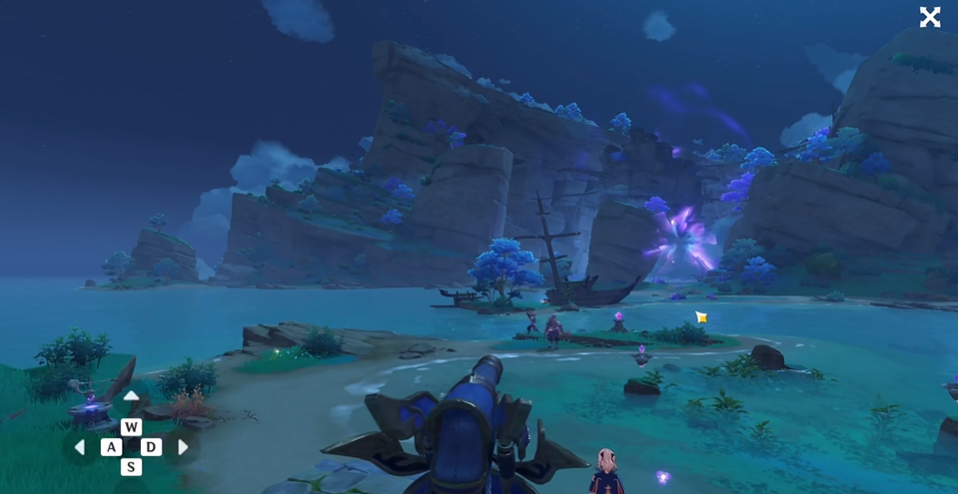
Task: Rotate view with the right arrow
Action: click(183, 447)
